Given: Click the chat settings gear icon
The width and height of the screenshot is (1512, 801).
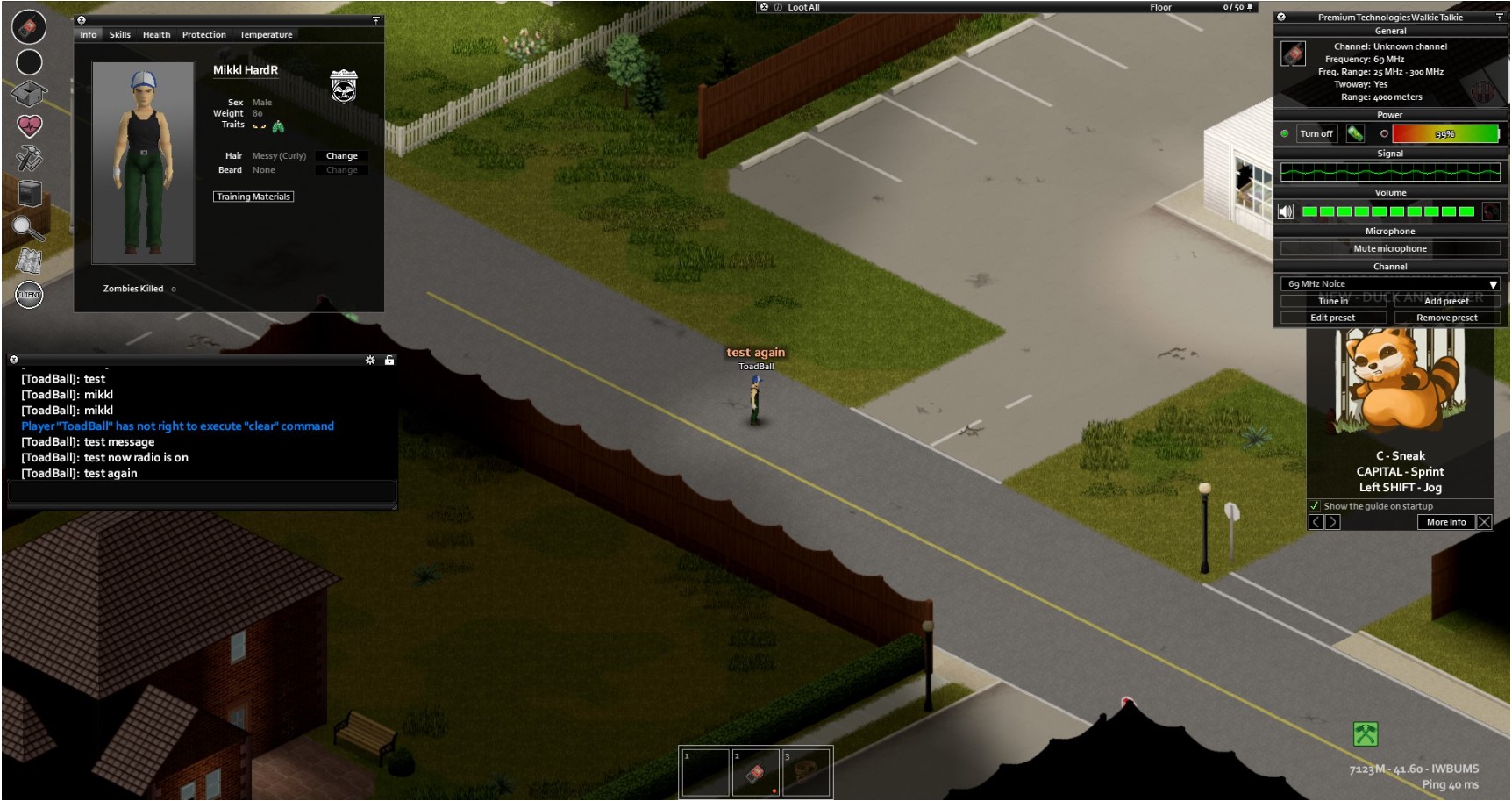Looking at the screenshot, I should point(371,360).
